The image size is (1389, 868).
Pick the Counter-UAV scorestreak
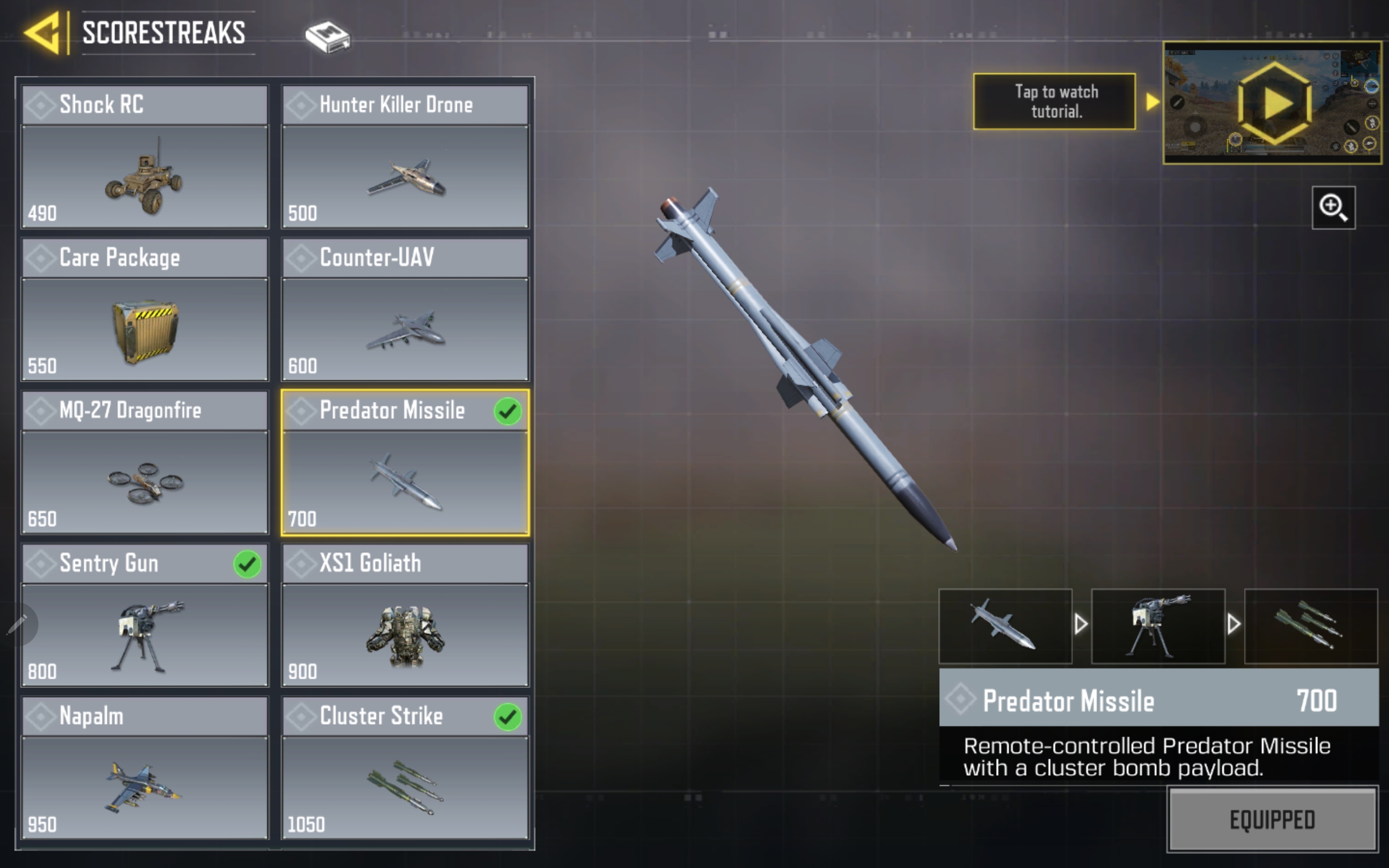405,309
